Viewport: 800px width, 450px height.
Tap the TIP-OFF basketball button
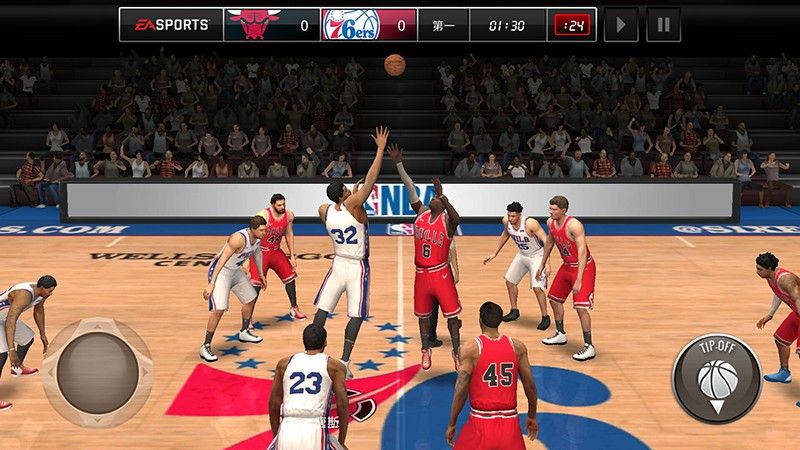click(717, 378)
